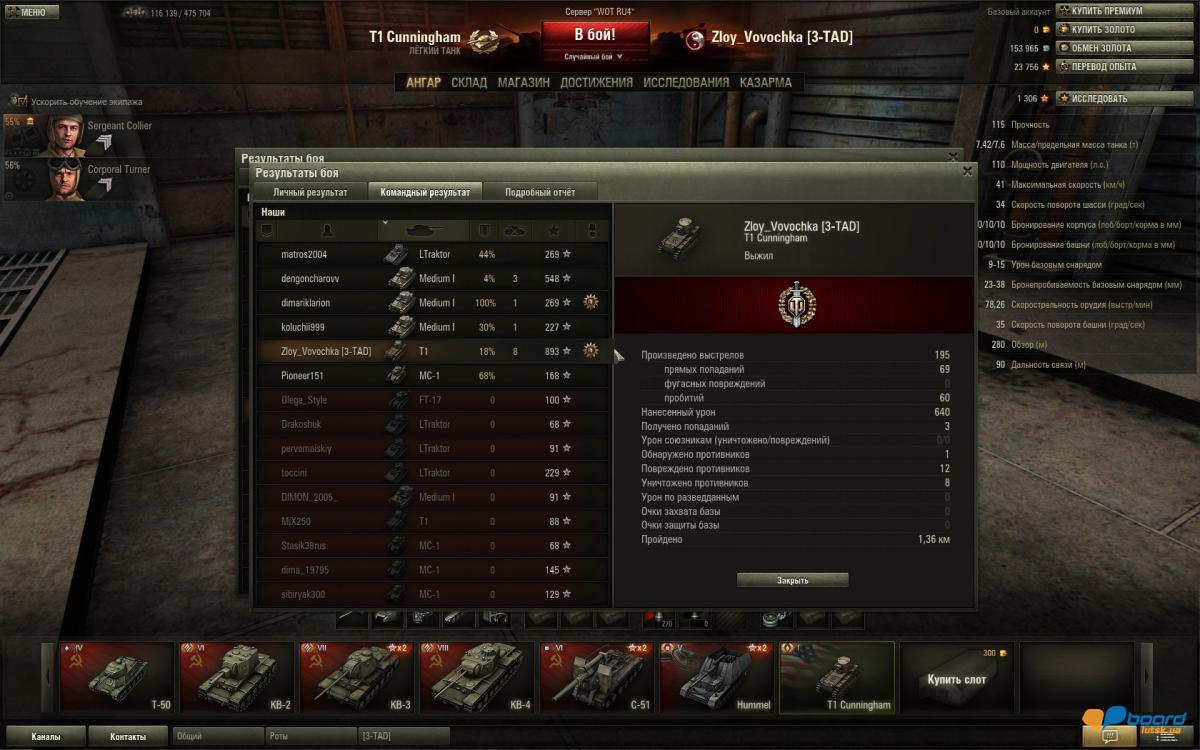Image resolution: width=1200 pixels, height=750 pixels.
Task: Click the Перевод опыта button
Action: click(1104, 67)
